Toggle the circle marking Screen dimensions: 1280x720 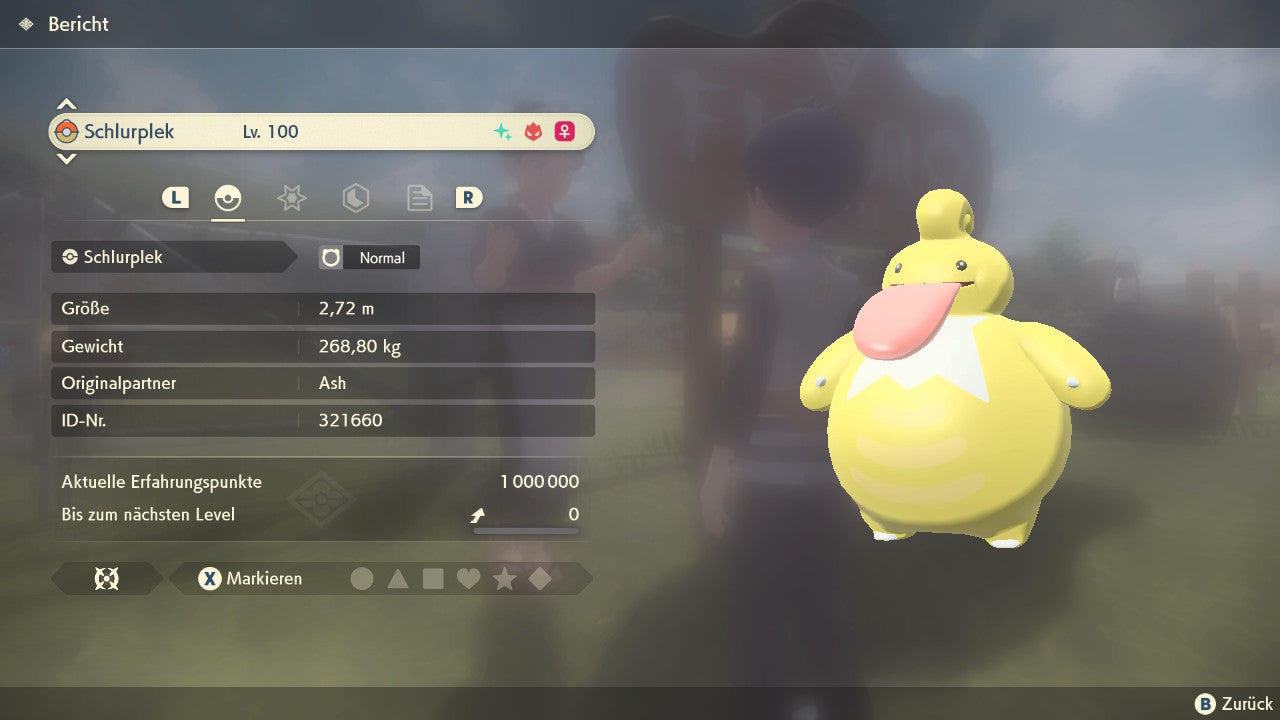click(362, 578)
